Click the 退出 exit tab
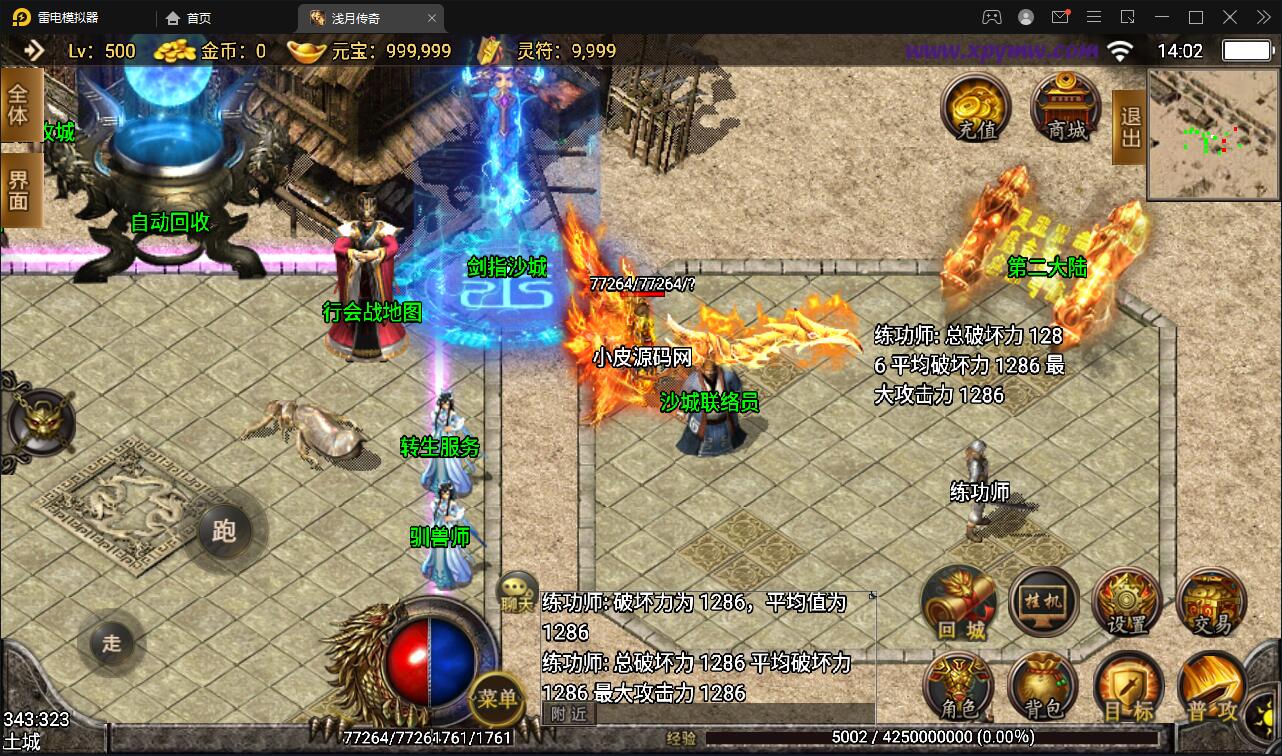 1129,126
